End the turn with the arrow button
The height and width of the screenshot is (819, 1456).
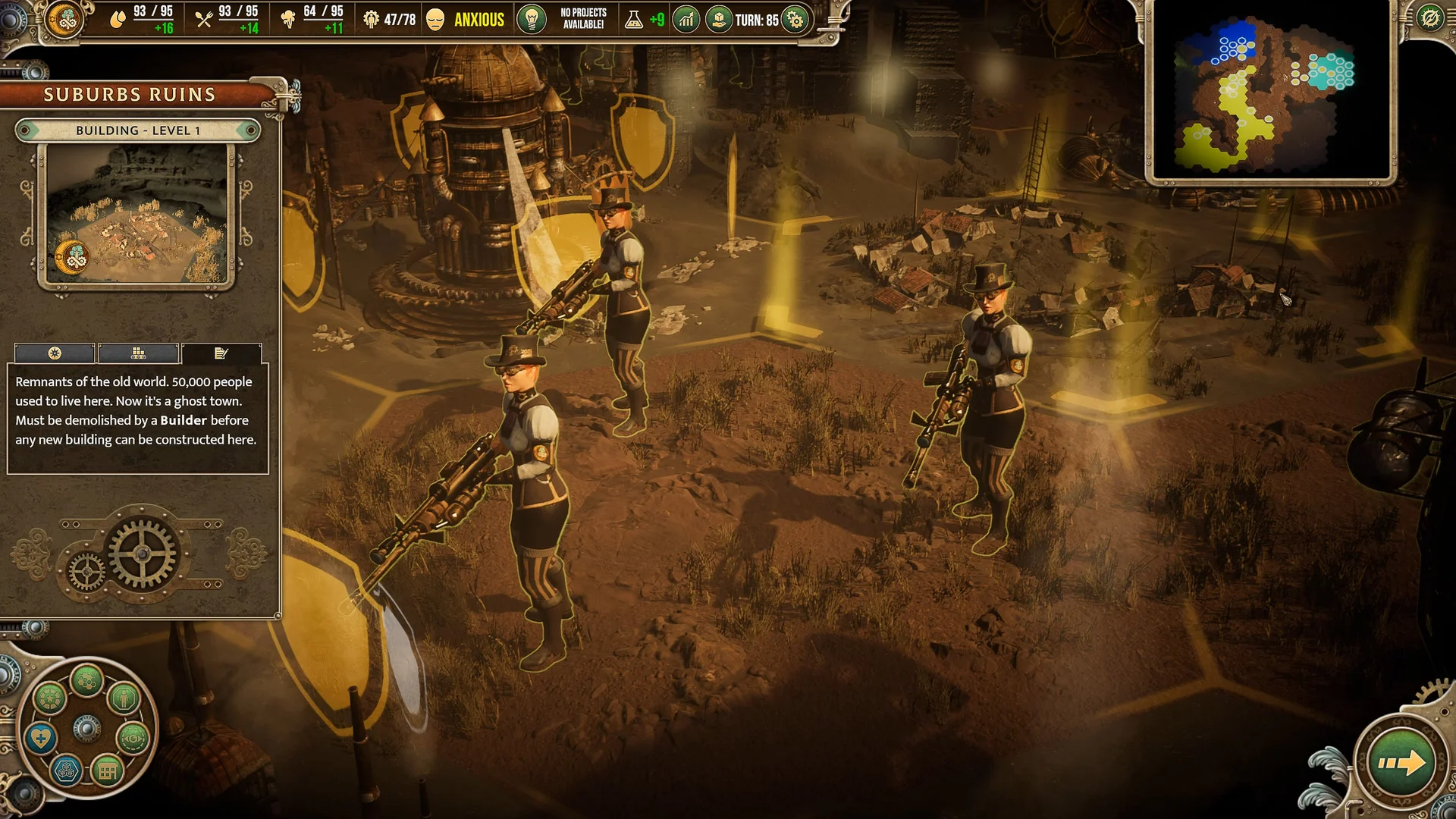pos(1401,762)
